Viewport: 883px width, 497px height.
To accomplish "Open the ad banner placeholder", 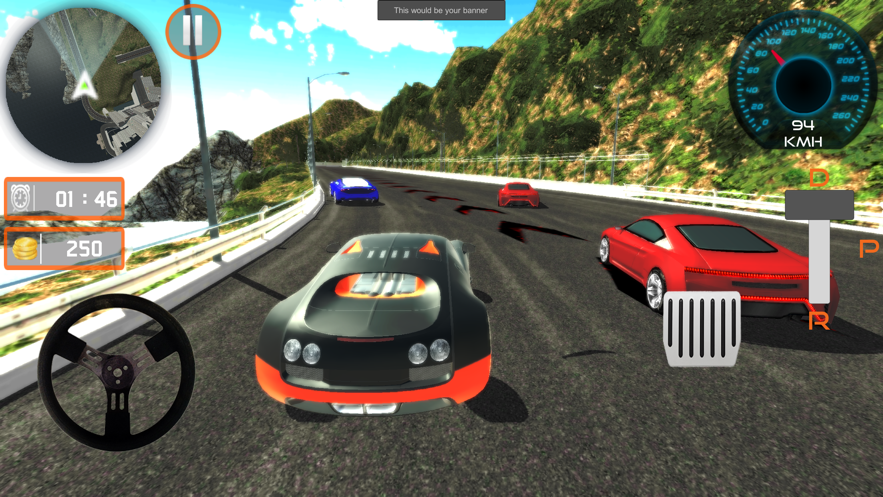I will pyautogui.click(x=441, y=10).
